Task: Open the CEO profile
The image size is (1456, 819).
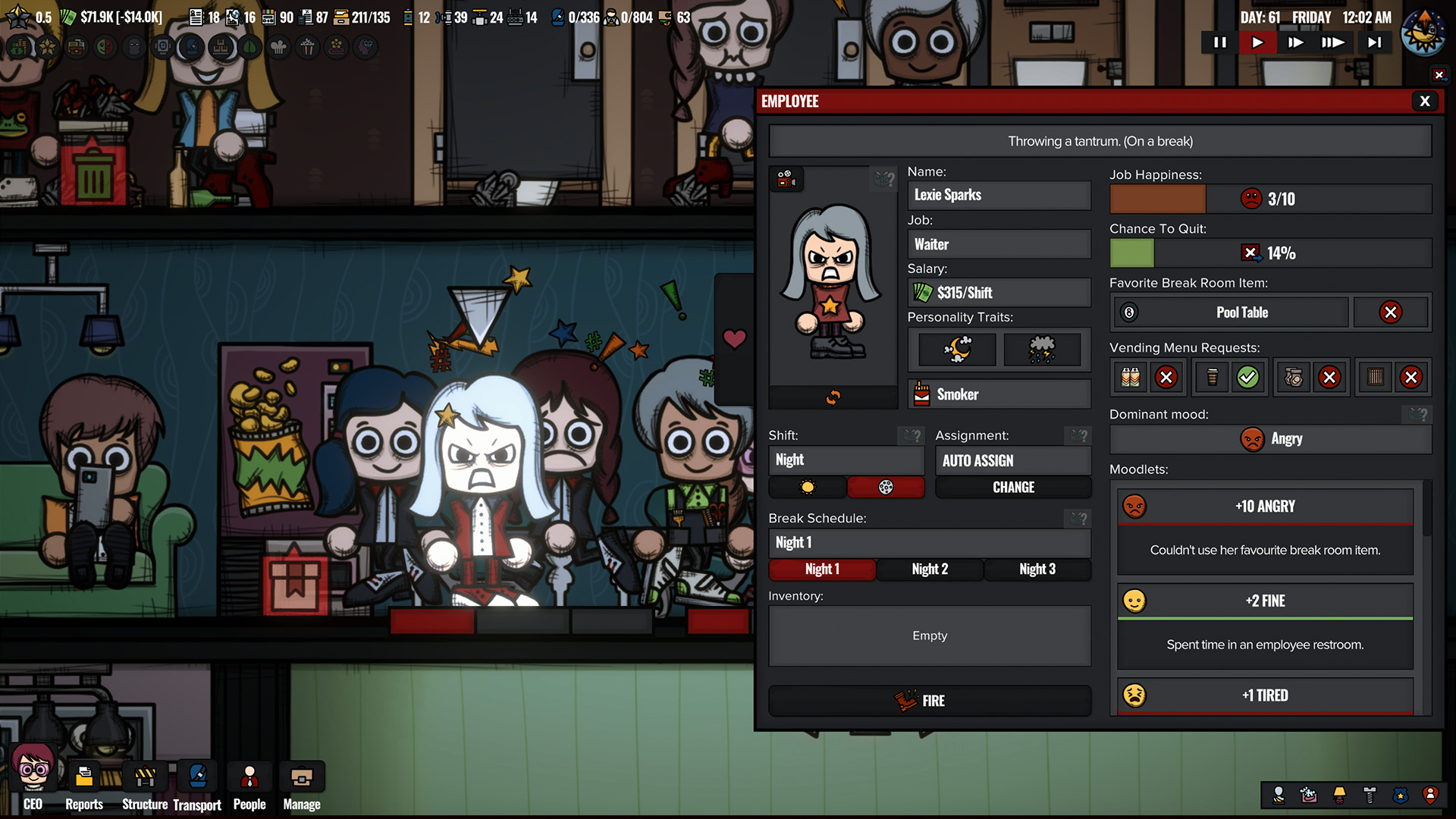Action: click(x=33, y=781)
